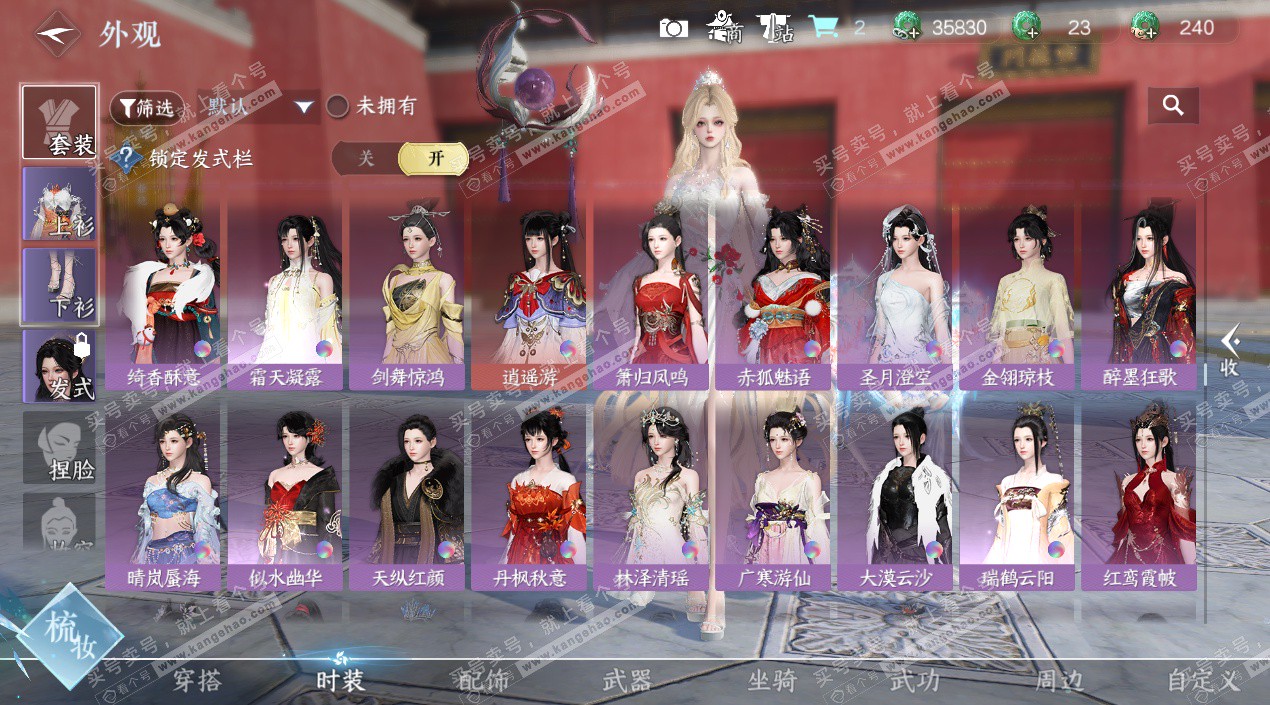Viewport: 1270px width, 705px height.
Task: Open the 筛选 filter button
Action: 147,107
